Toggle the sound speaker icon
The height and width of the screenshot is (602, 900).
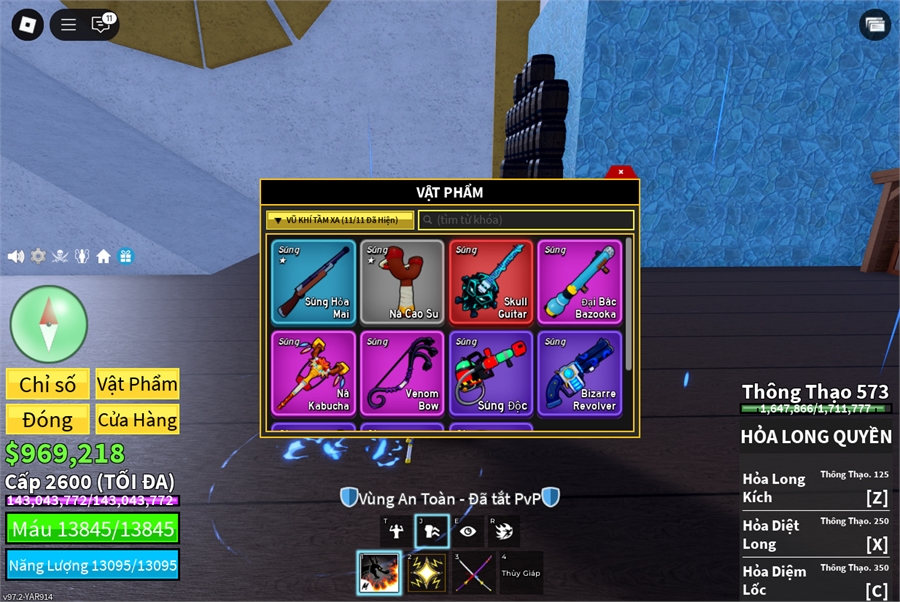[x=16, y=256]
